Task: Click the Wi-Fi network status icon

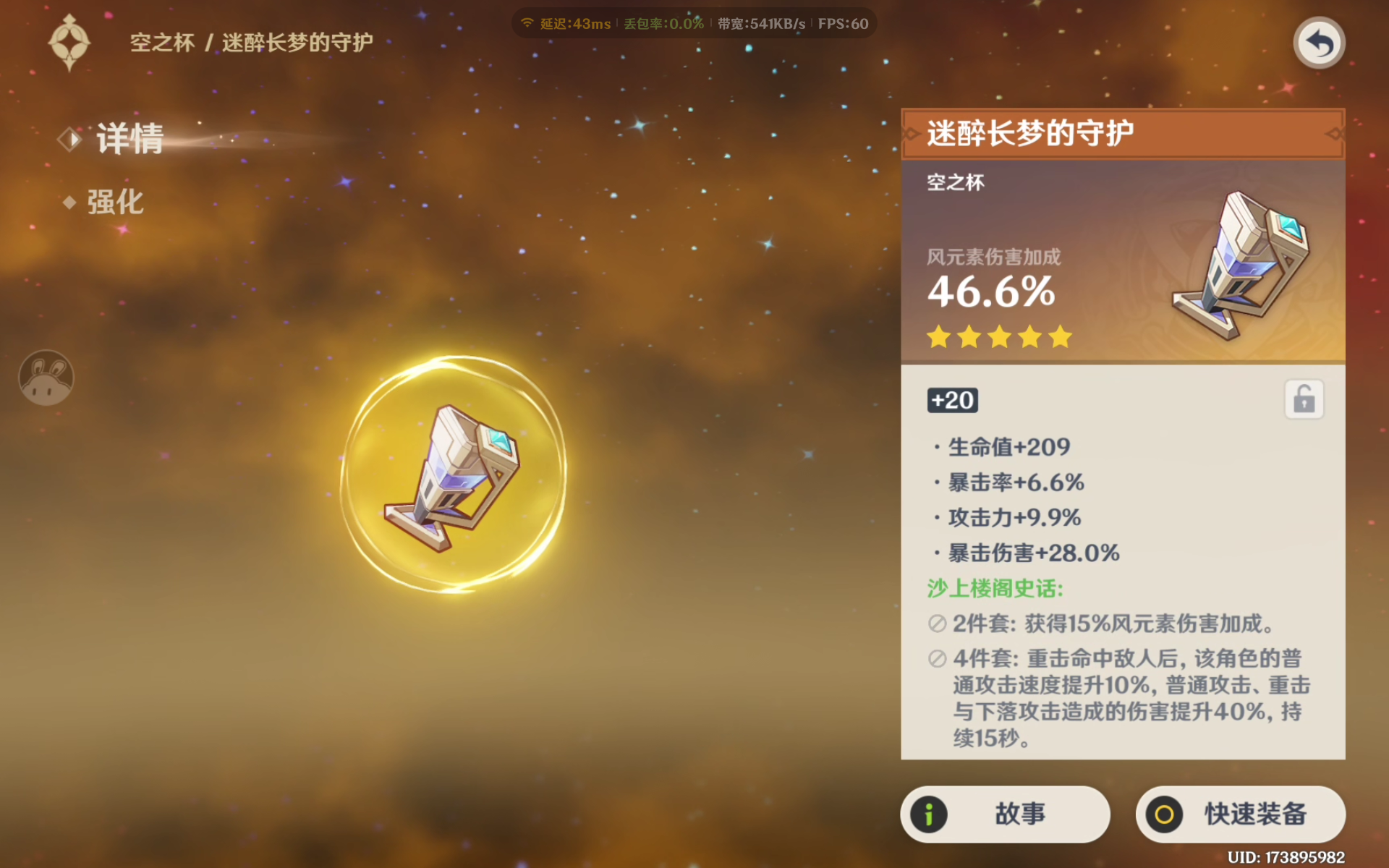Action: coord(527,22)
